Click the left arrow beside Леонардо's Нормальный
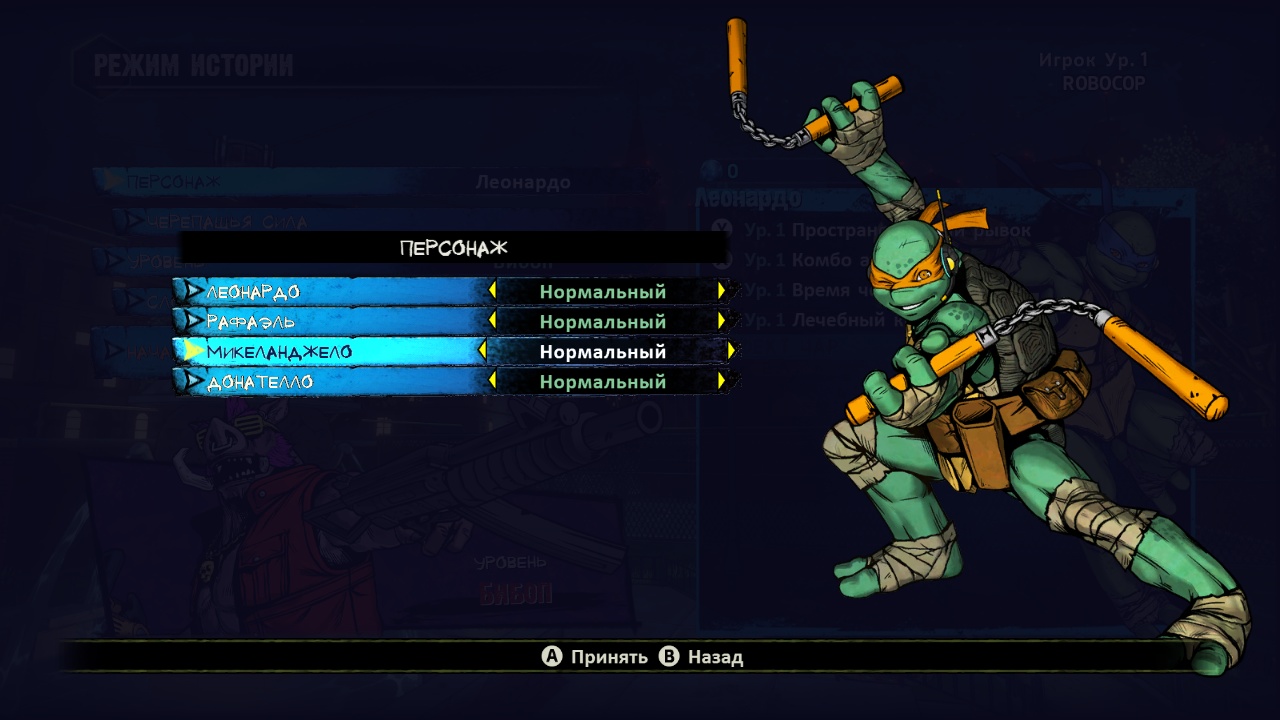 492,292
